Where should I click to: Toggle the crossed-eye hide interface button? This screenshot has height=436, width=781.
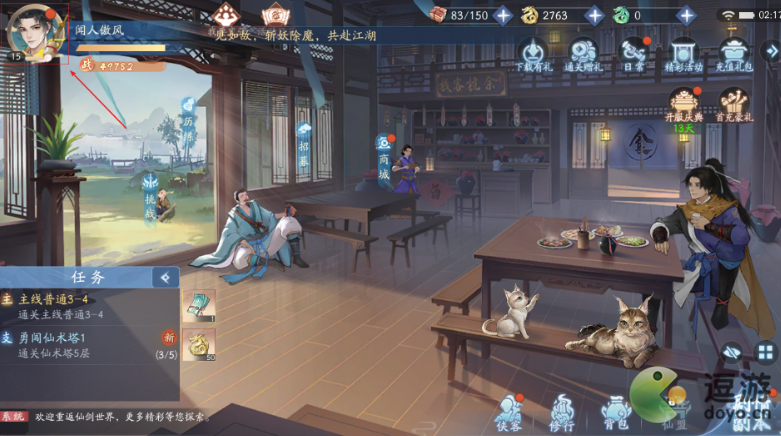(x=732, y=352)
